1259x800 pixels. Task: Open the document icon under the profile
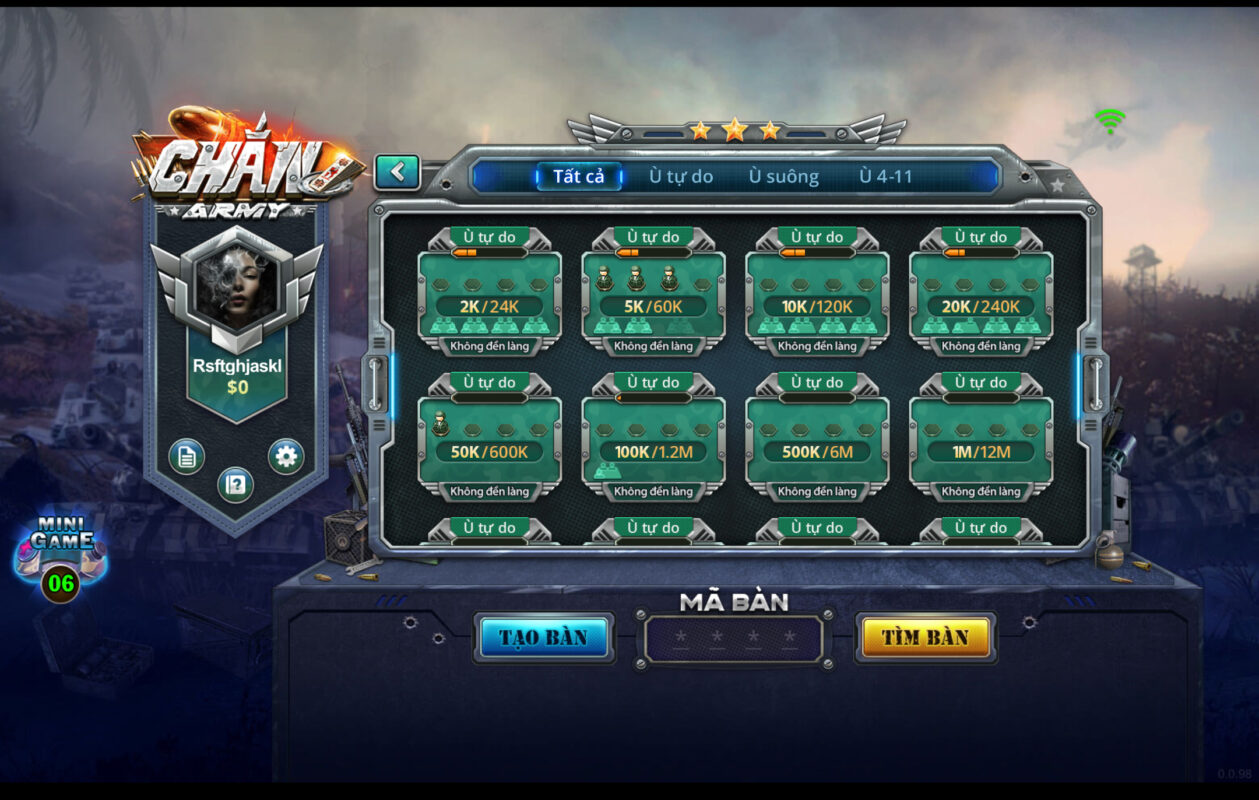186,457
